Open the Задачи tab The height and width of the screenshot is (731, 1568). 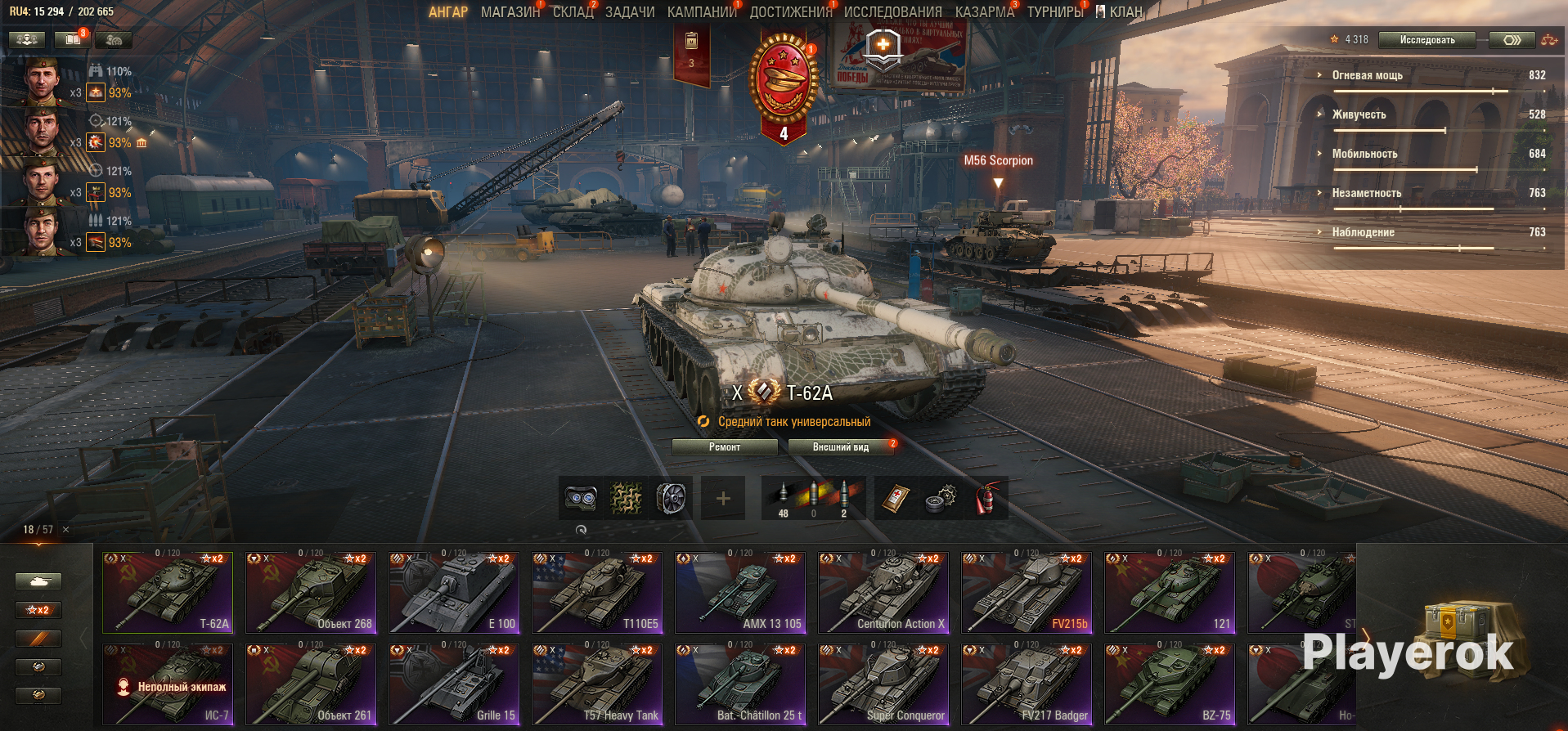click(x=630, y=12)
